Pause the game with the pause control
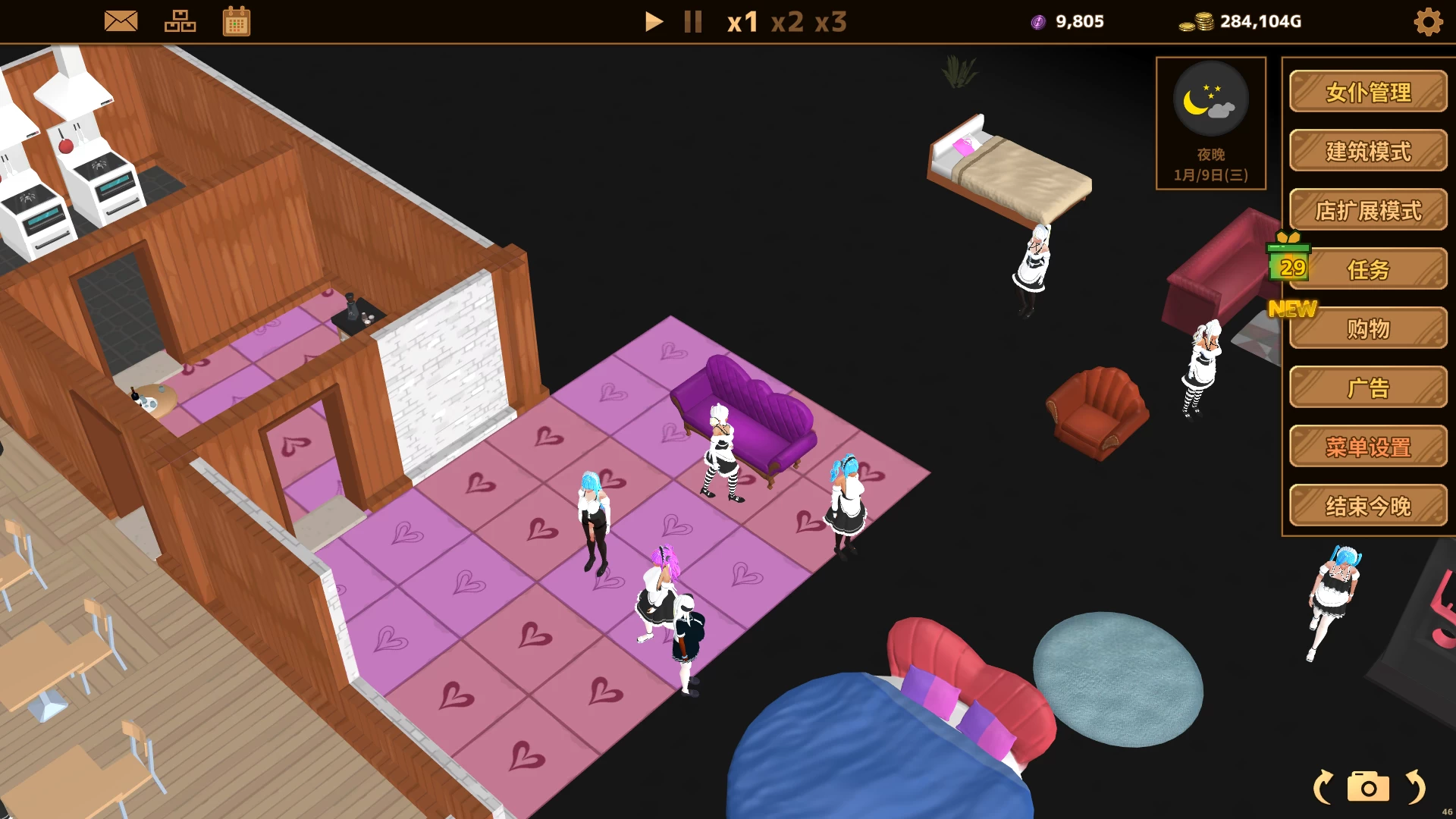Image resolution: width=1456 pixels, height=819 pixels. [692, 22]
